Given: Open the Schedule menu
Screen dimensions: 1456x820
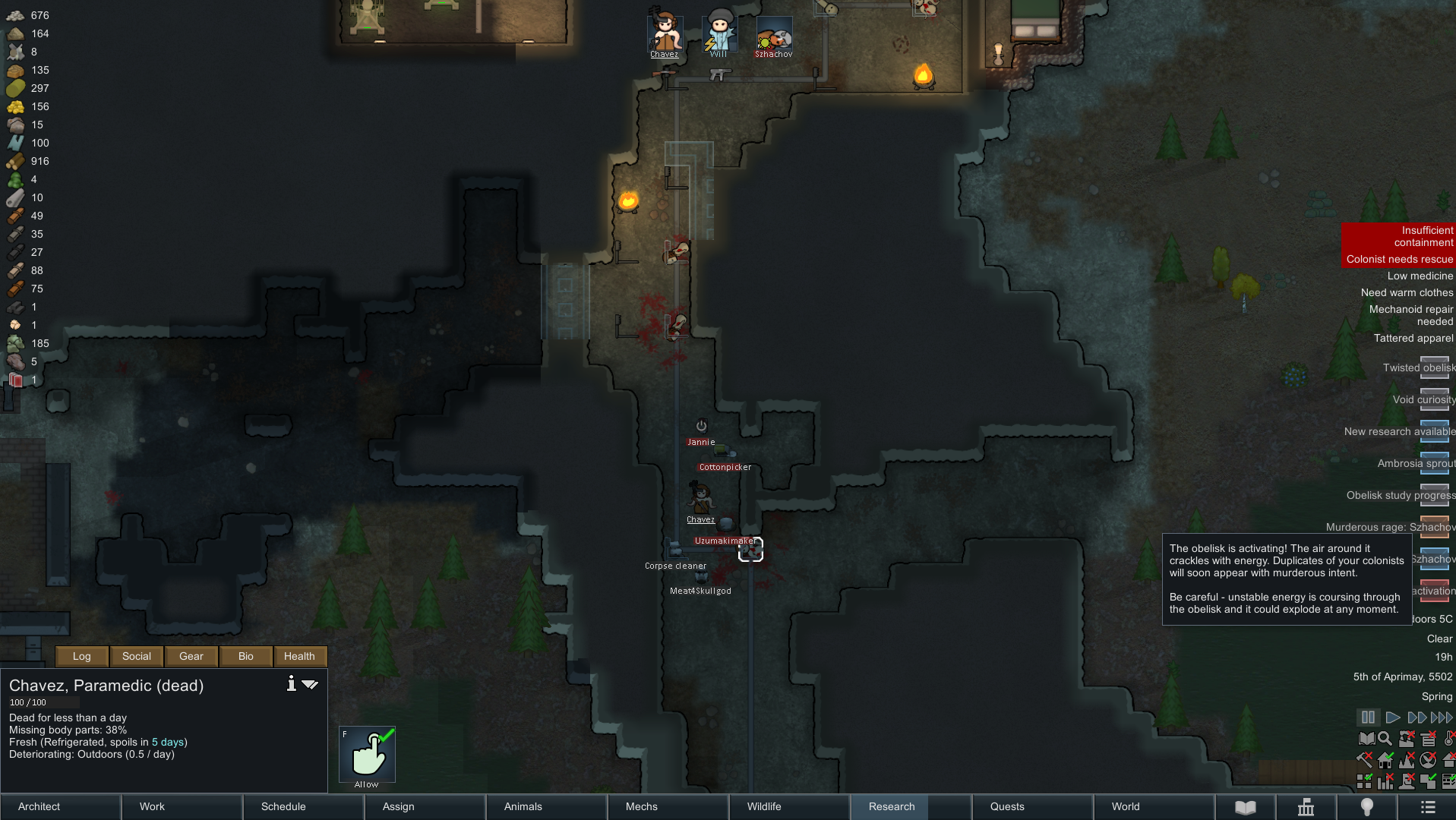Looking at the screenshot, I should click(283, 806).
